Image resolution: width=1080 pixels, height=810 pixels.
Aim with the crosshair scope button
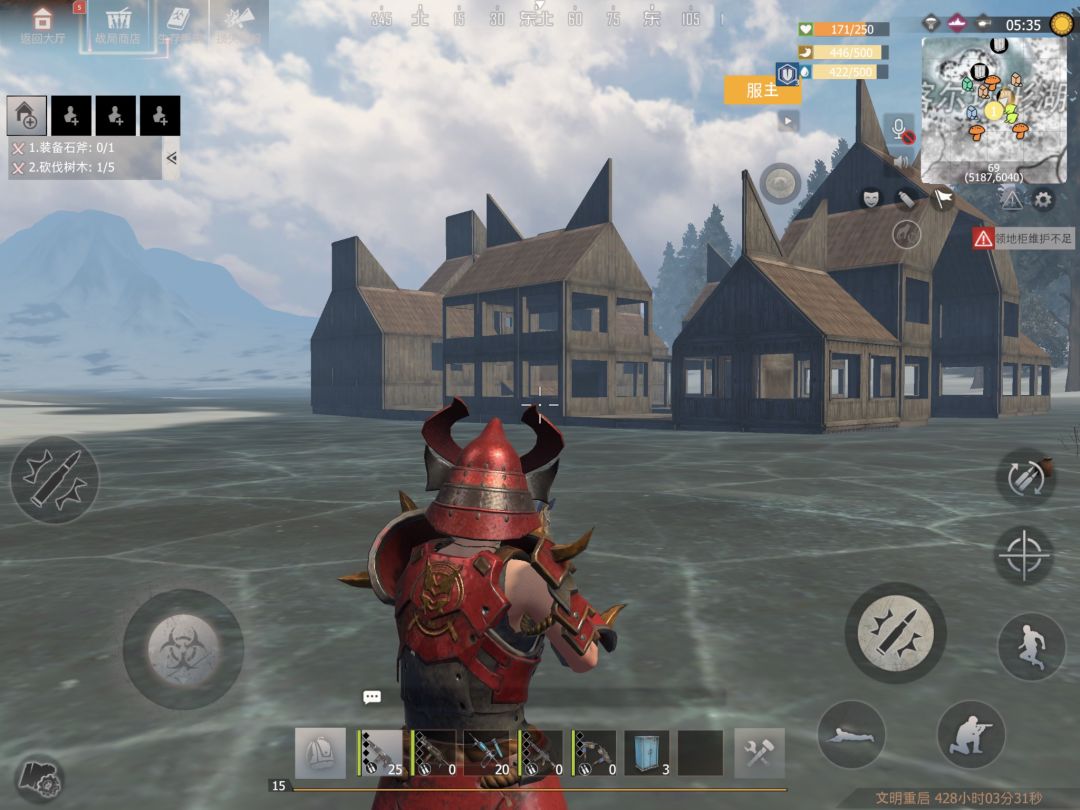pyautogui.click(x=1025, y=555)
